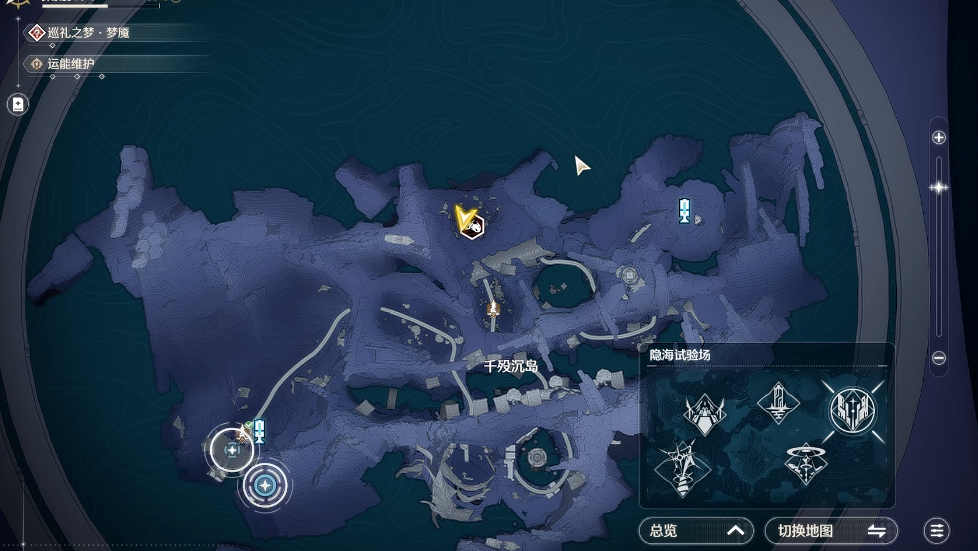The image size is (978, 551).
Task: Click the 切换地图 switch map button
Action: tap(831, 531)
